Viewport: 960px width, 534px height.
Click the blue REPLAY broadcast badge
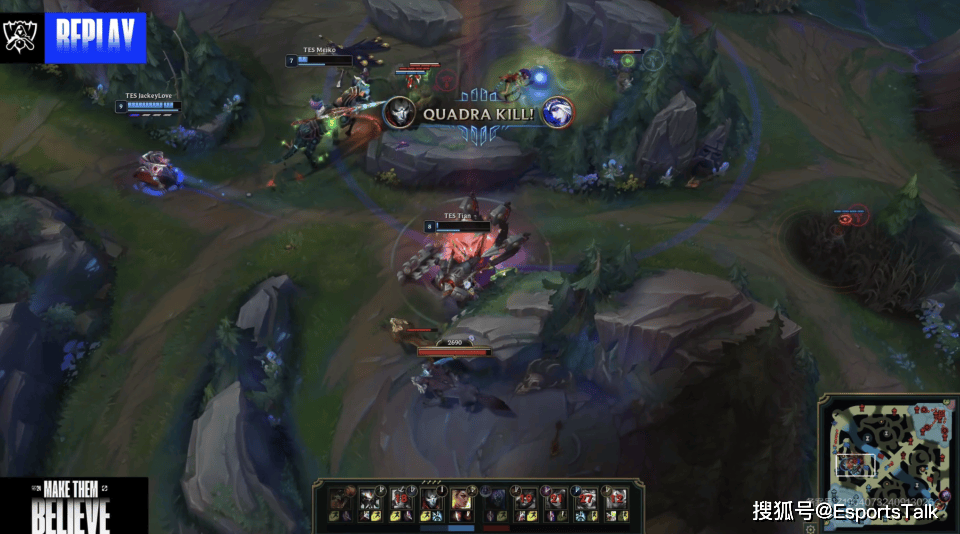(96, 37)
